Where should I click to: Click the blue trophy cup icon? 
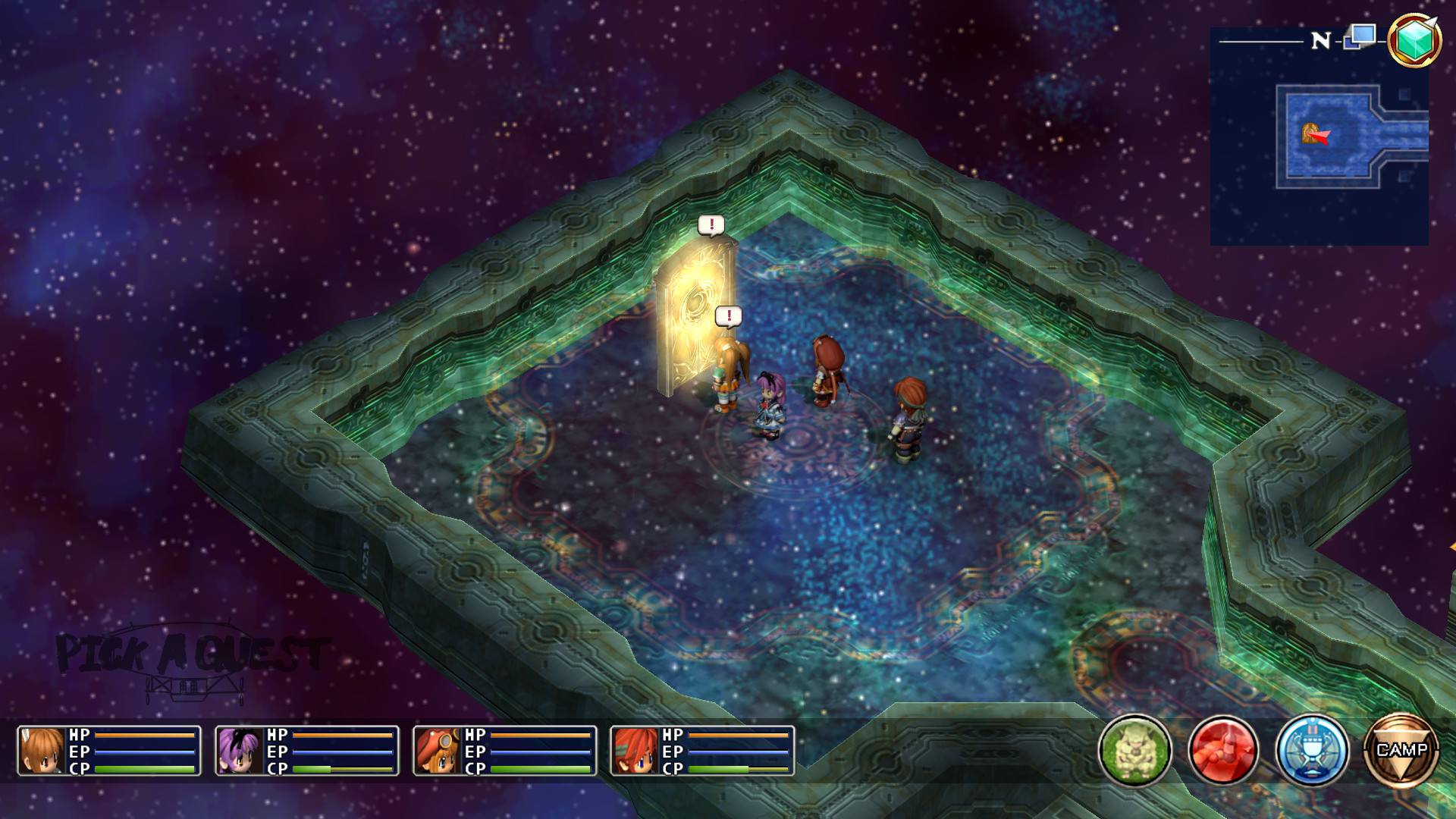click(x=1312, y=750)
